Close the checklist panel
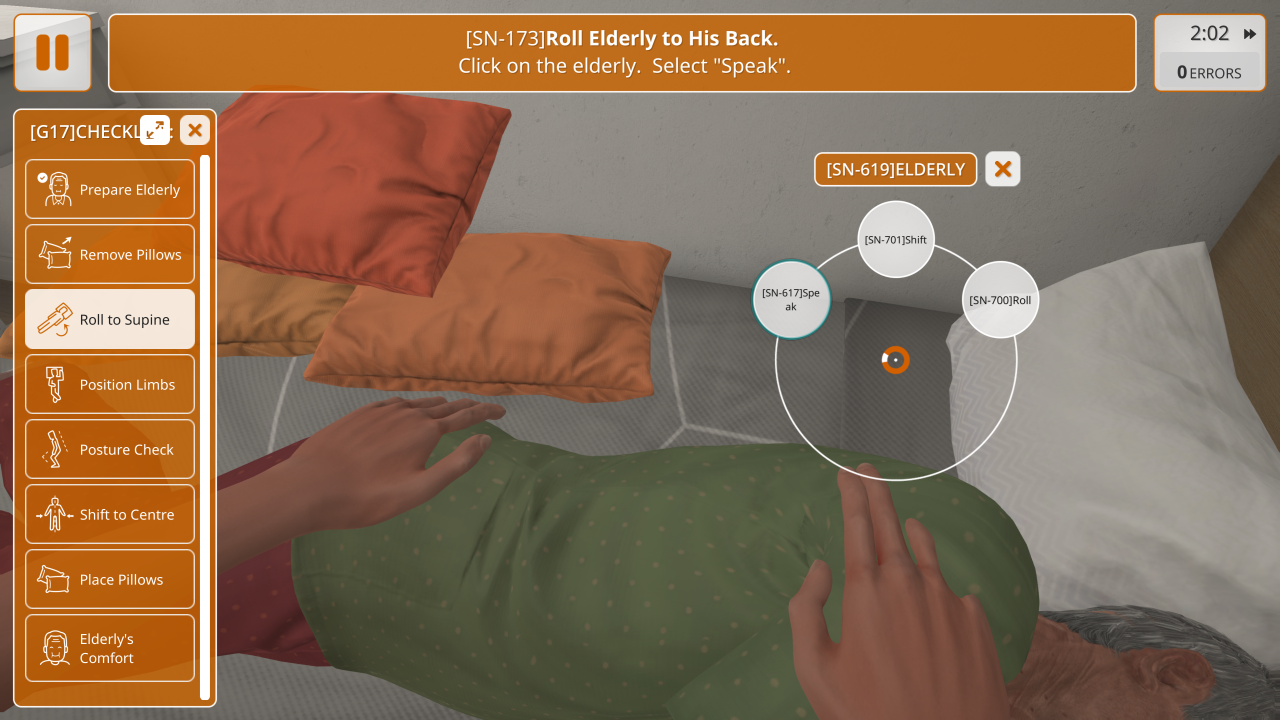This screenshot has width=1280, height=720. coord(195,130)
